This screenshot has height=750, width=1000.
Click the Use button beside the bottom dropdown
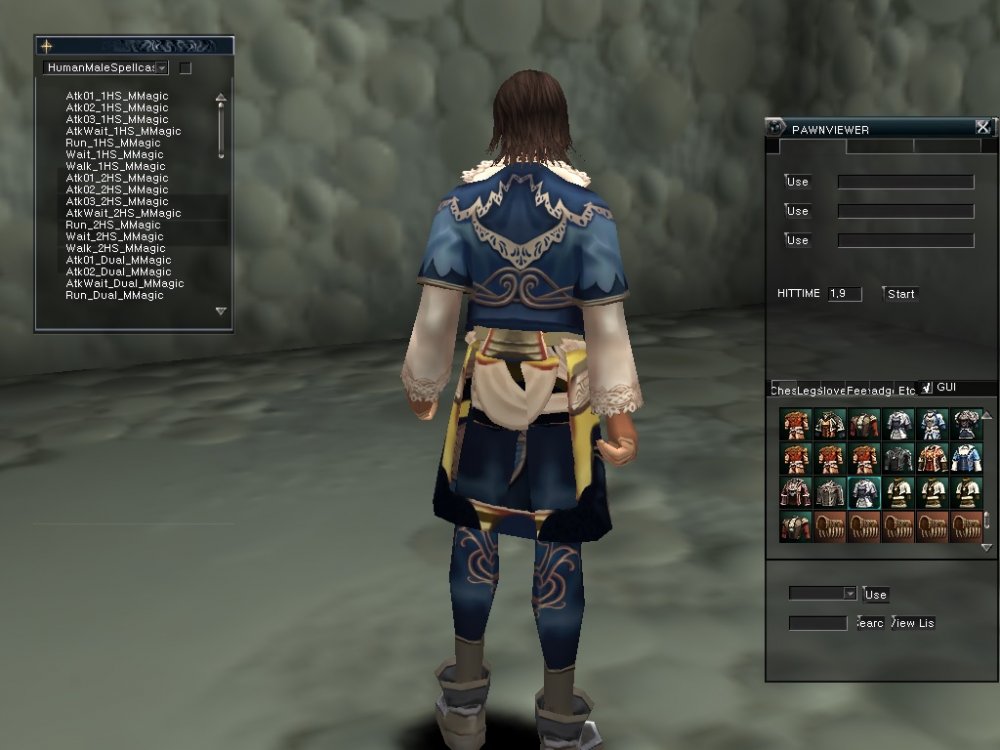875,594
